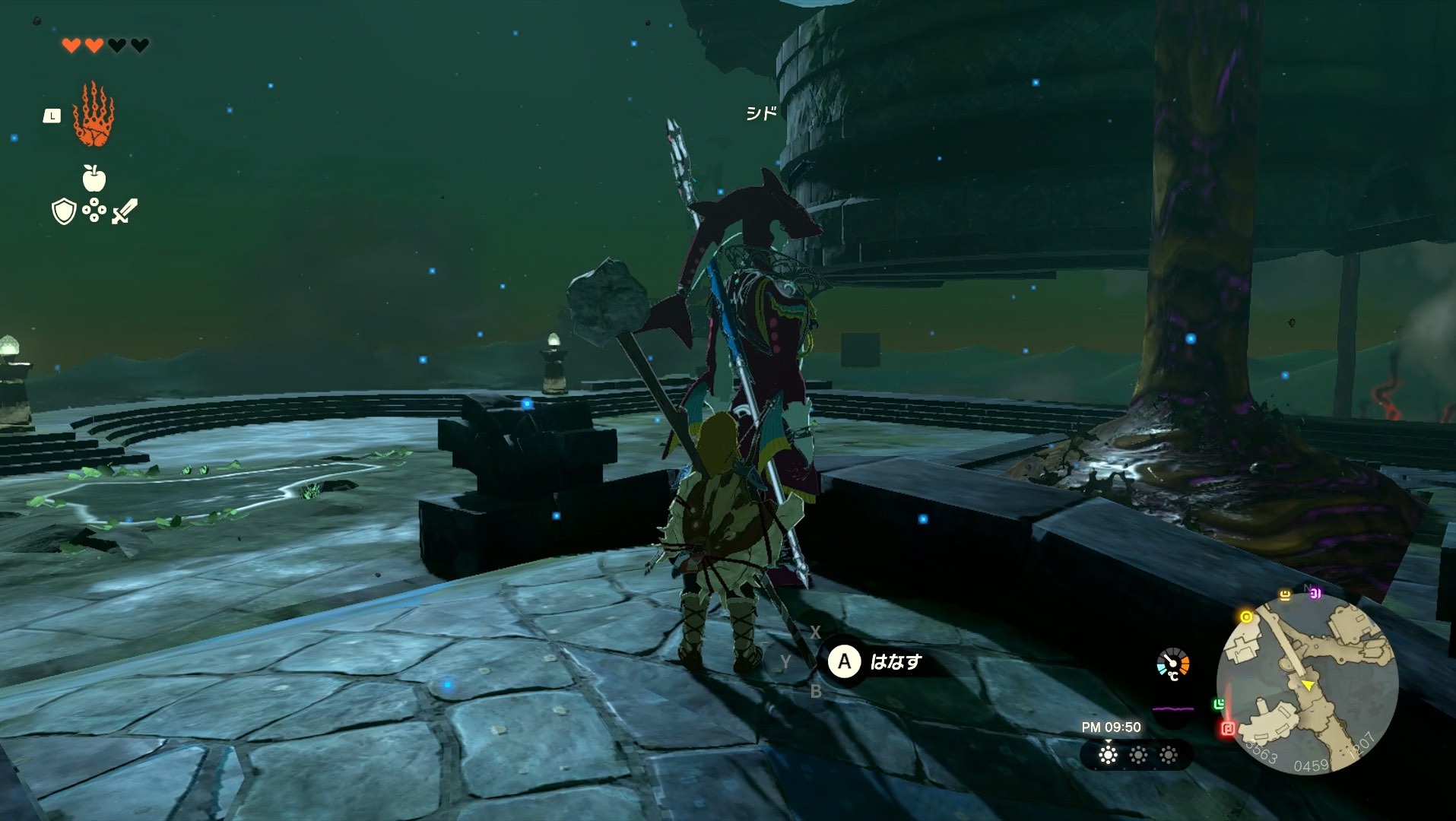Select the red minimap marker
This screenshot has width=1456, height=821.
(x=1227, y=729)
